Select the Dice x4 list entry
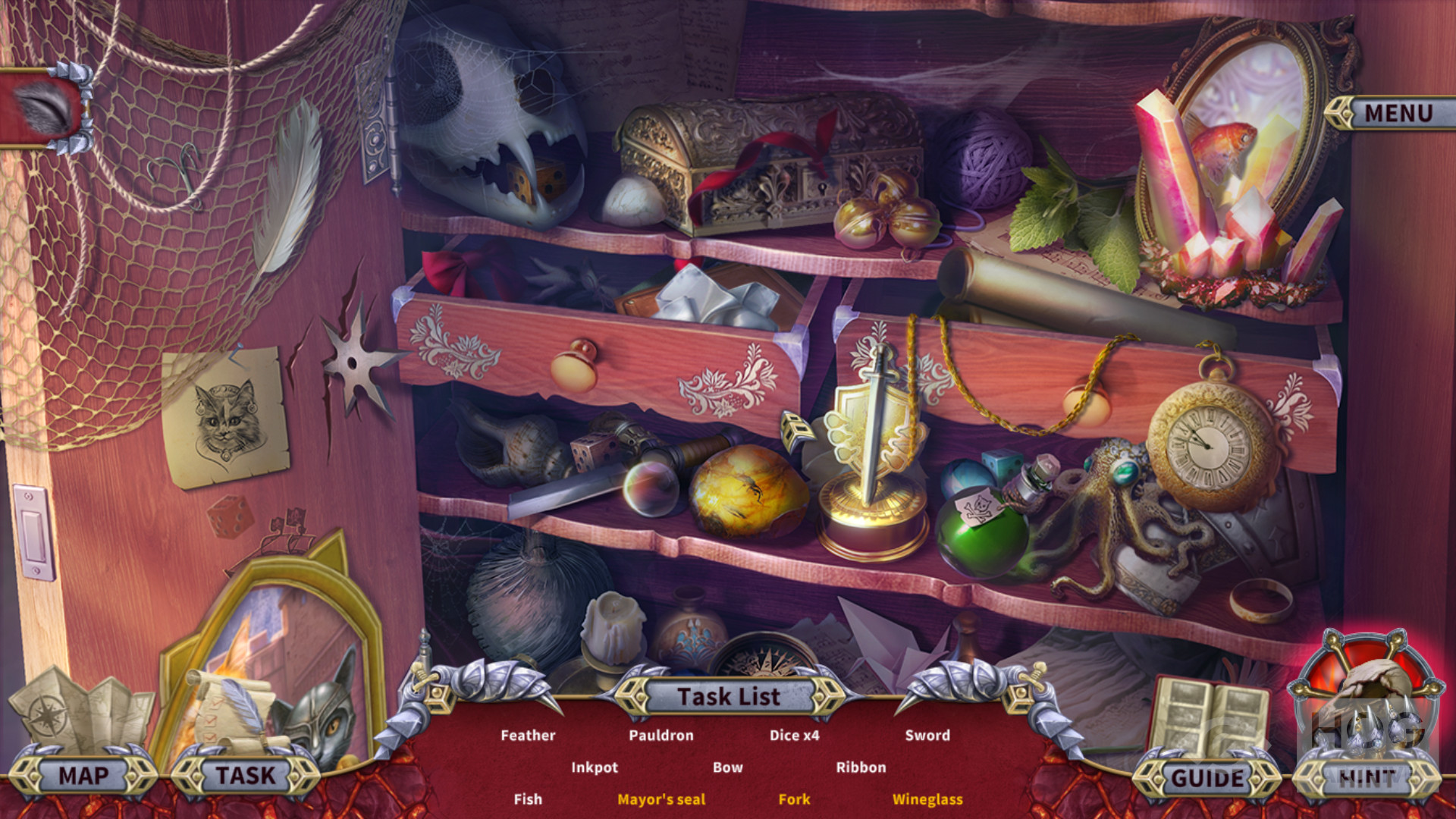This screenshot has height=819, width=1456. 794,735
